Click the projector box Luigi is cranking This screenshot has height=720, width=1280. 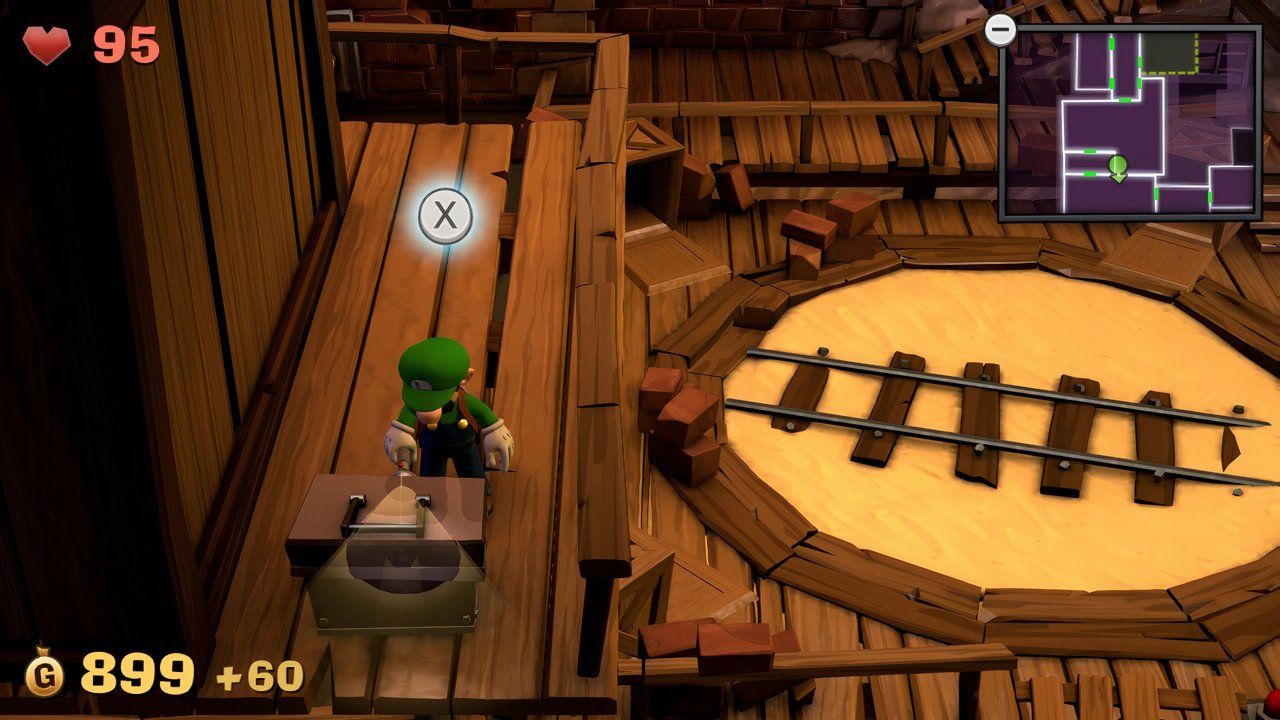click(388, 550)
